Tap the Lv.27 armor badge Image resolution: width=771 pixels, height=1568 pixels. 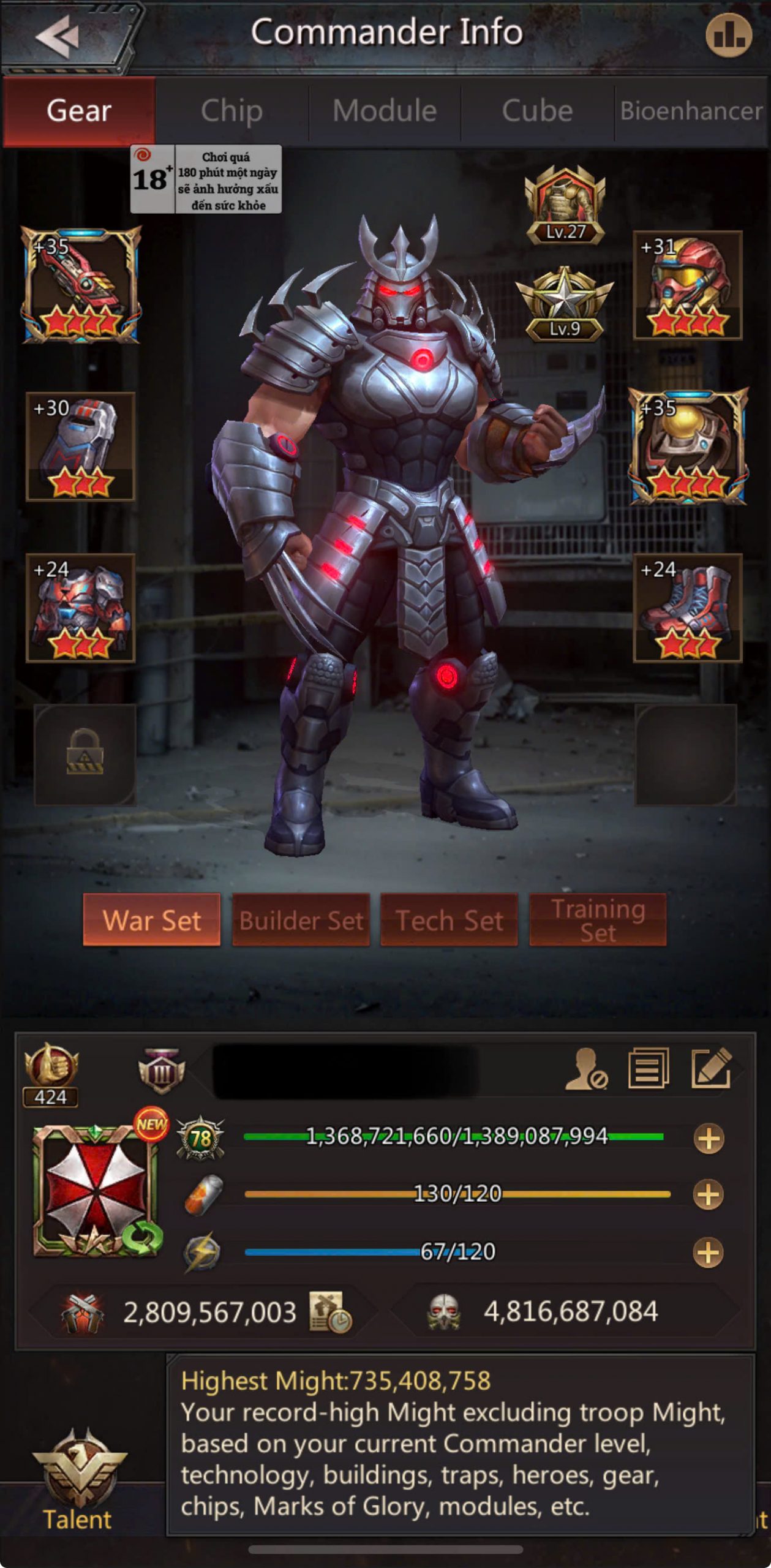565,205
